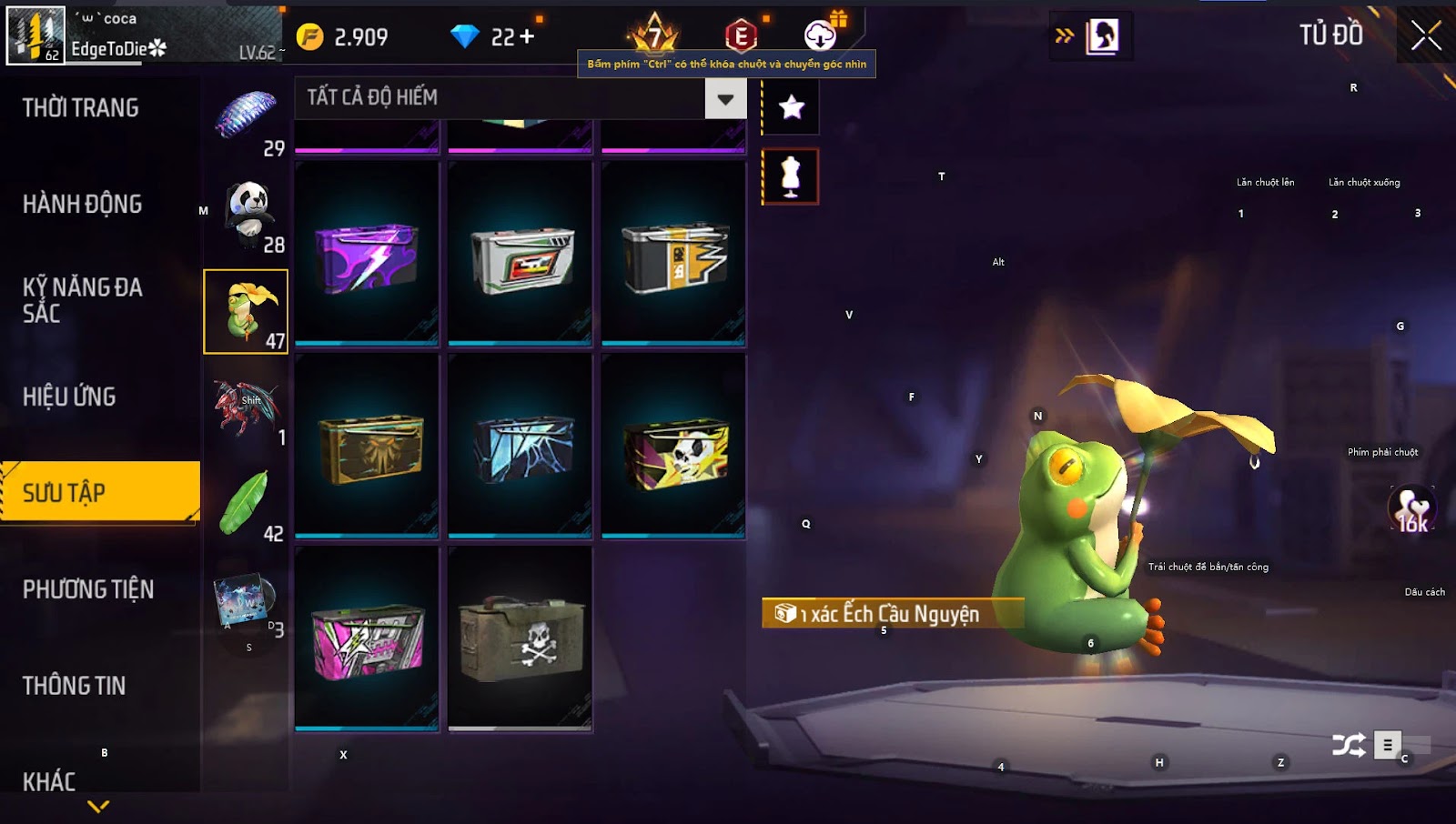
Task: Pick the panda skull loot box
Action: (673, 447)
